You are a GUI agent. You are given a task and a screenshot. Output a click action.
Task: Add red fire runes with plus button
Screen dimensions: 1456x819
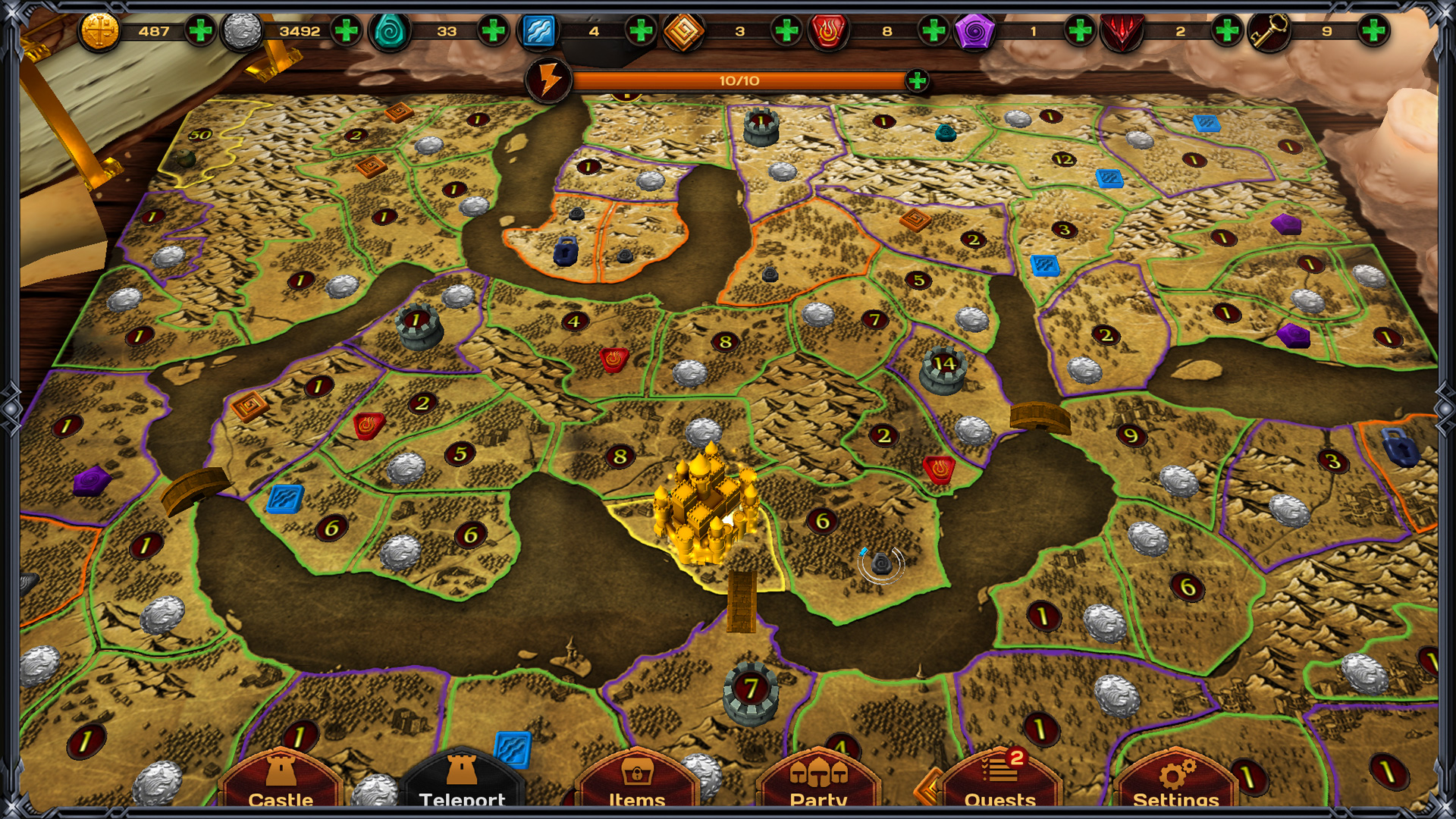934,31
